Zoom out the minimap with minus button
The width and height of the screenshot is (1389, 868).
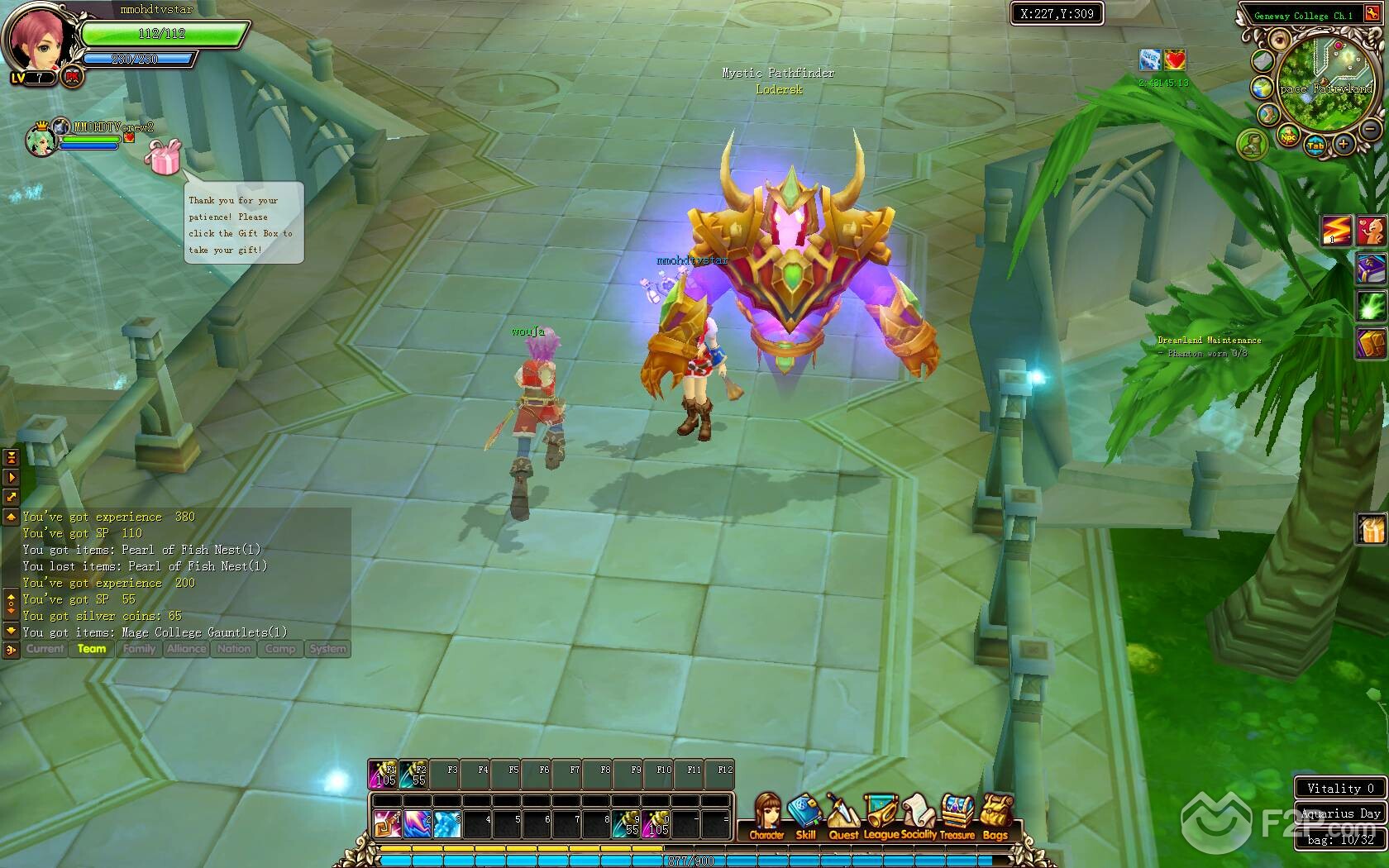pyautogui.click(x=1370, y=130)
